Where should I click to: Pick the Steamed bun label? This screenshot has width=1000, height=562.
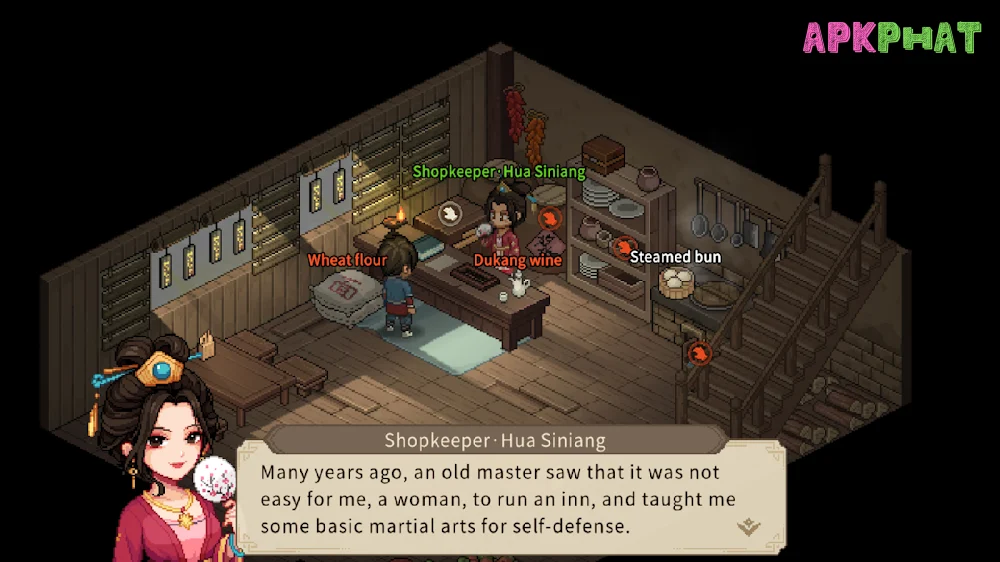pyautogui.click(x=675, y=257)
